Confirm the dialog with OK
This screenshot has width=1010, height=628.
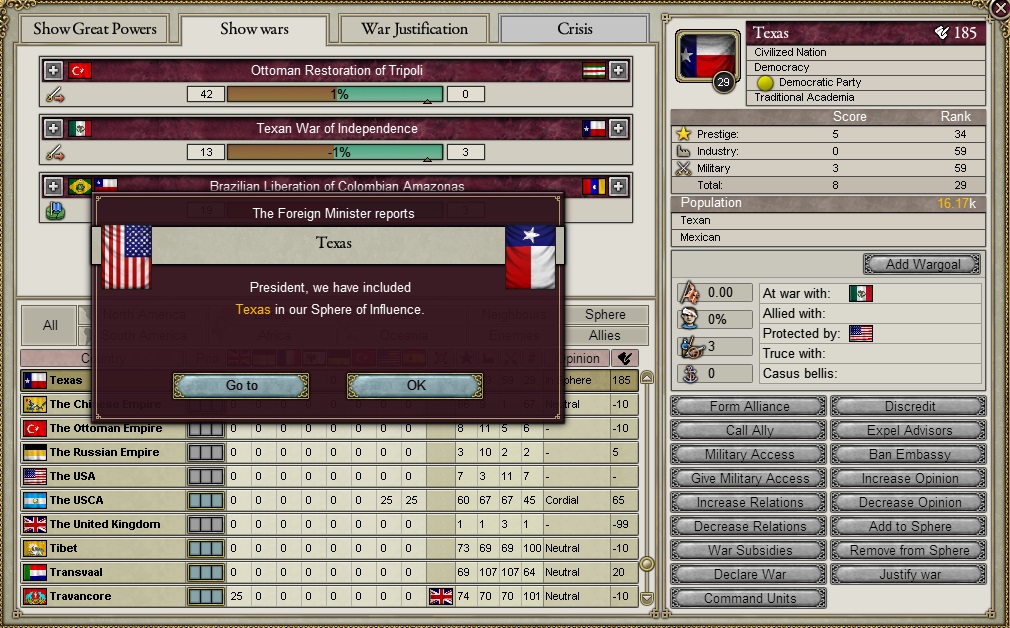(415, 385)
